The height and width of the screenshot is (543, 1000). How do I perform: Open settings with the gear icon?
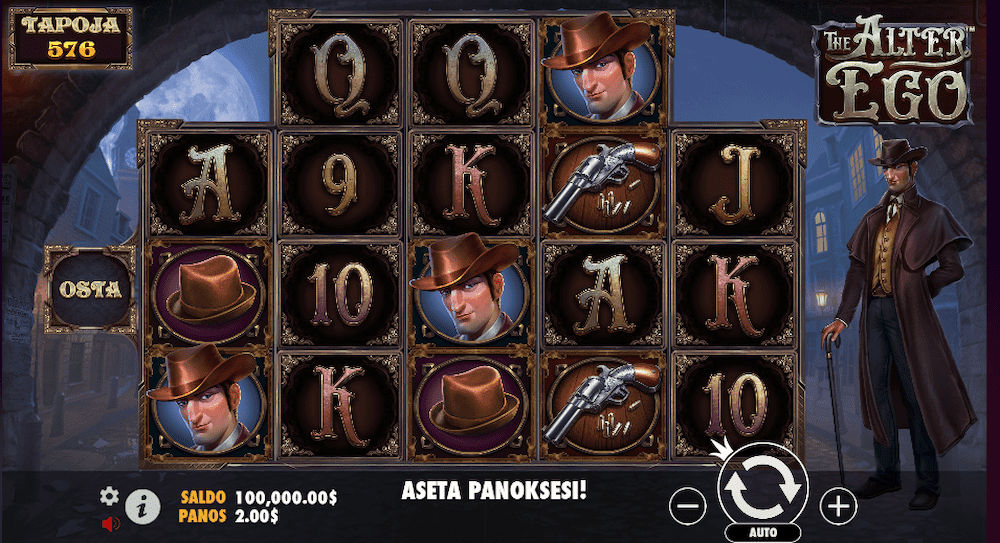pos(110,496)
